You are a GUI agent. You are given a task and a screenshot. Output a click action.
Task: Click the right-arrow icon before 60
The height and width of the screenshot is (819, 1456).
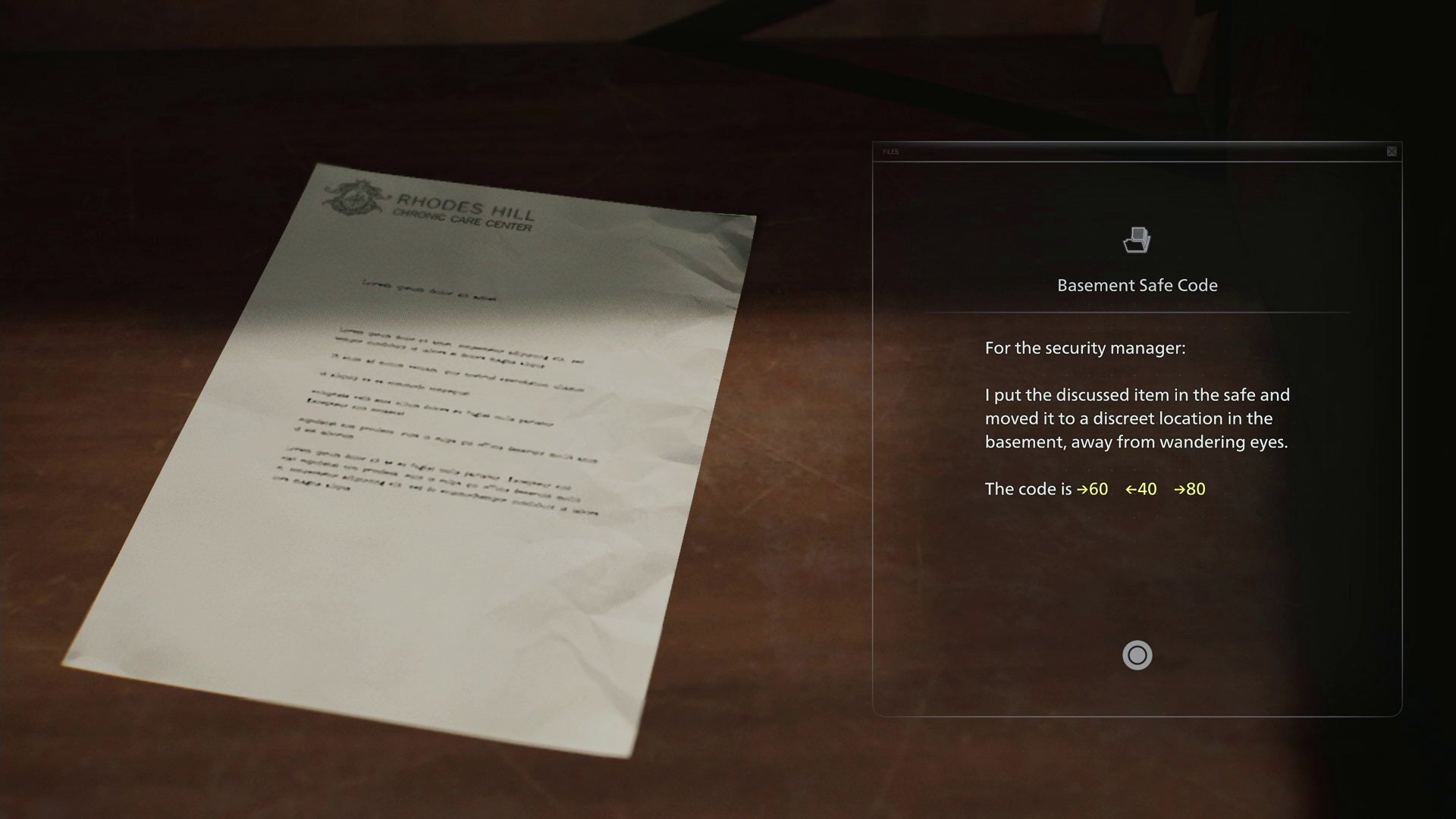click(x=1081, y=490)
